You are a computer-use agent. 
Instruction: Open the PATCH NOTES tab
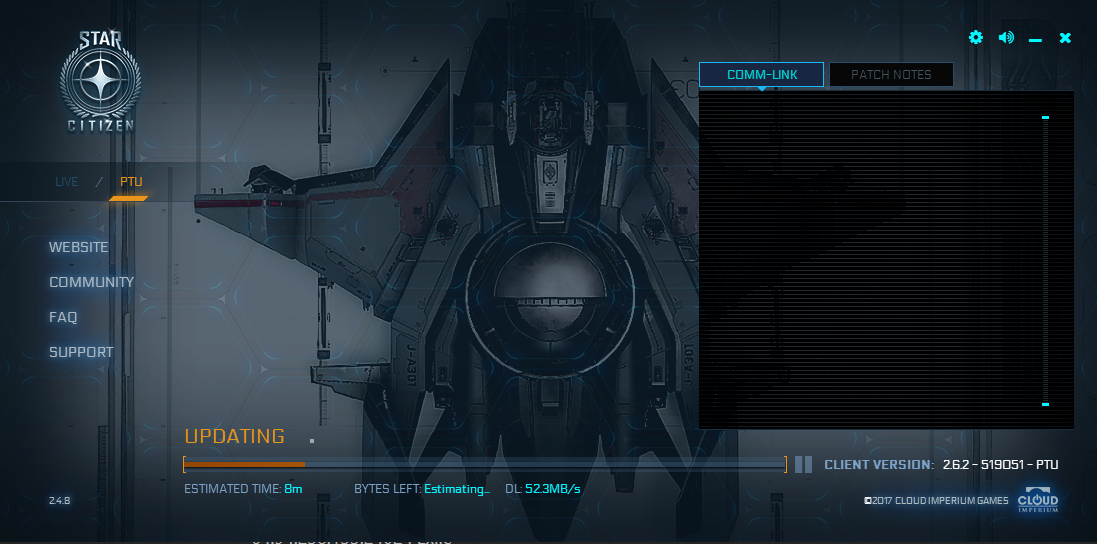[x=891, y=75]
